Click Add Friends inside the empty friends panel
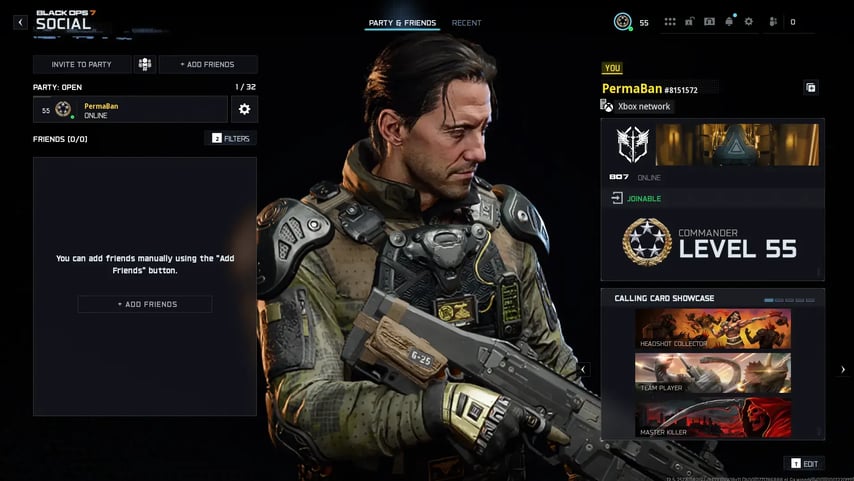 coord(145,304)
